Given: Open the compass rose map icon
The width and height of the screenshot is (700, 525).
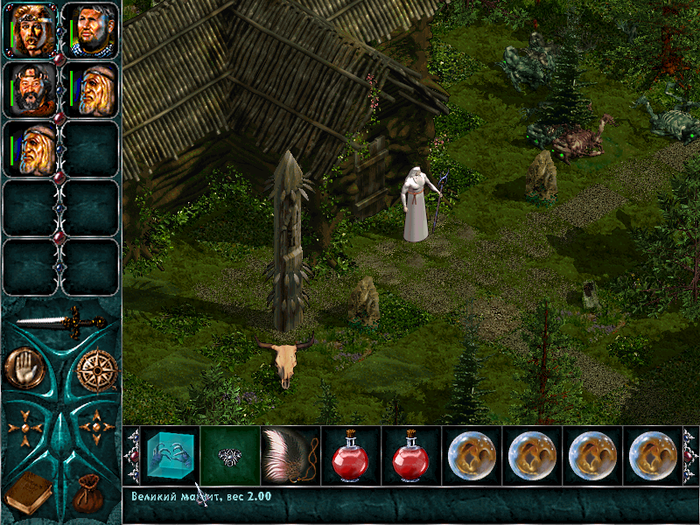Looking at the screenshot, I should [x=97, y=370].
